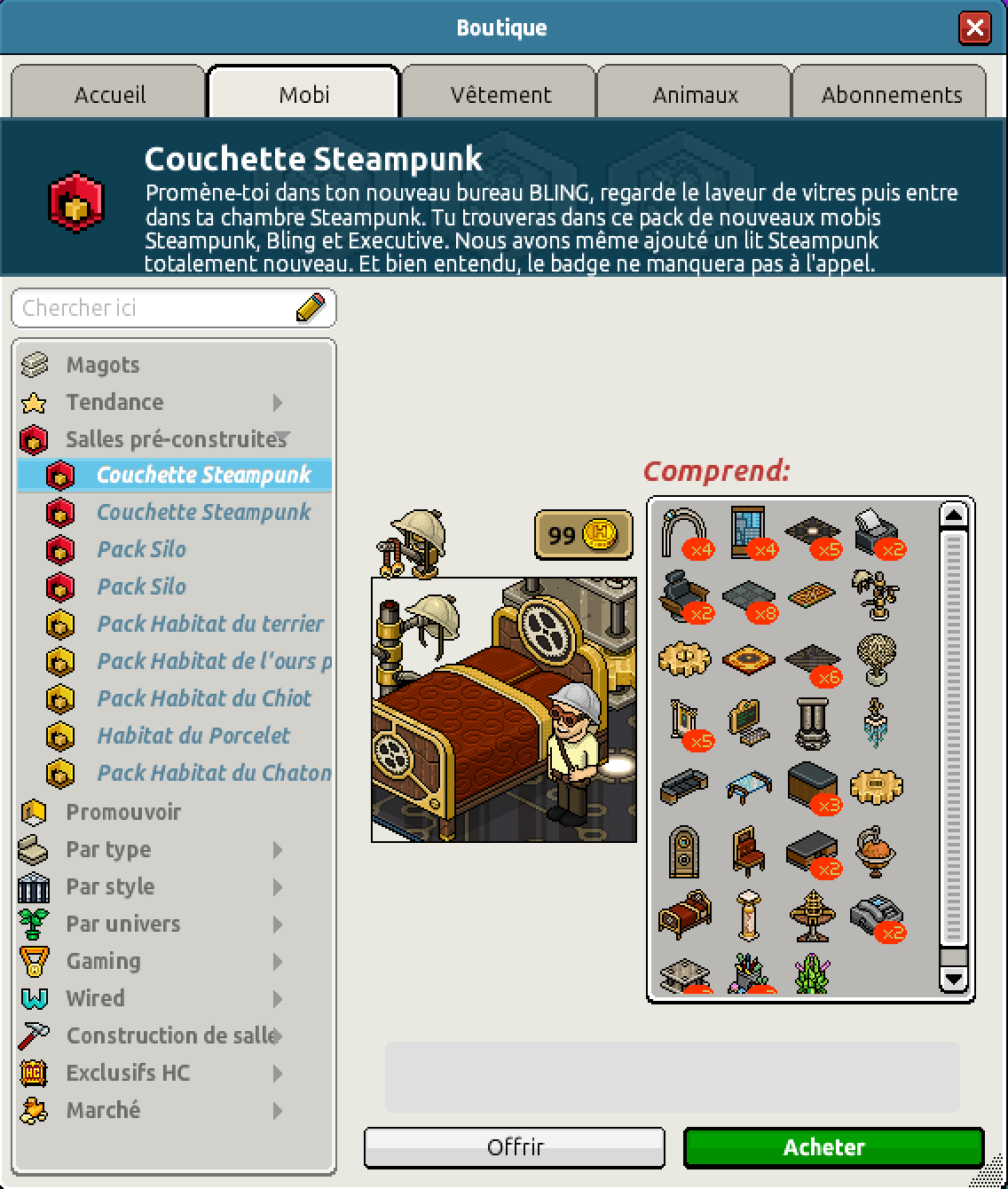Select the Pack Habitat du terrier

[209, 624]
